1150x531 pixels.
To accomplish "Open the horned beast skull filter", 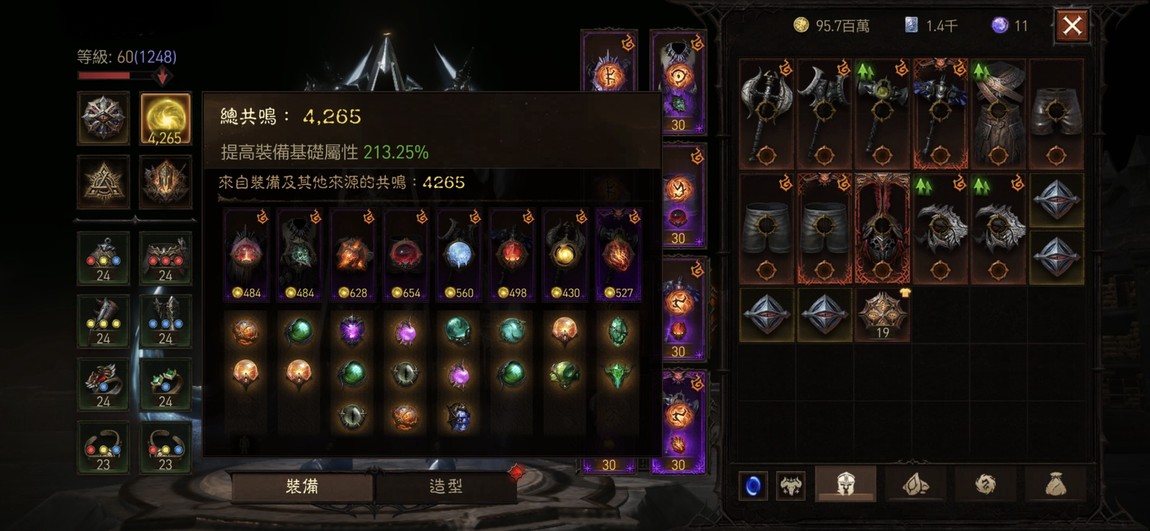I will pos(791,486).
